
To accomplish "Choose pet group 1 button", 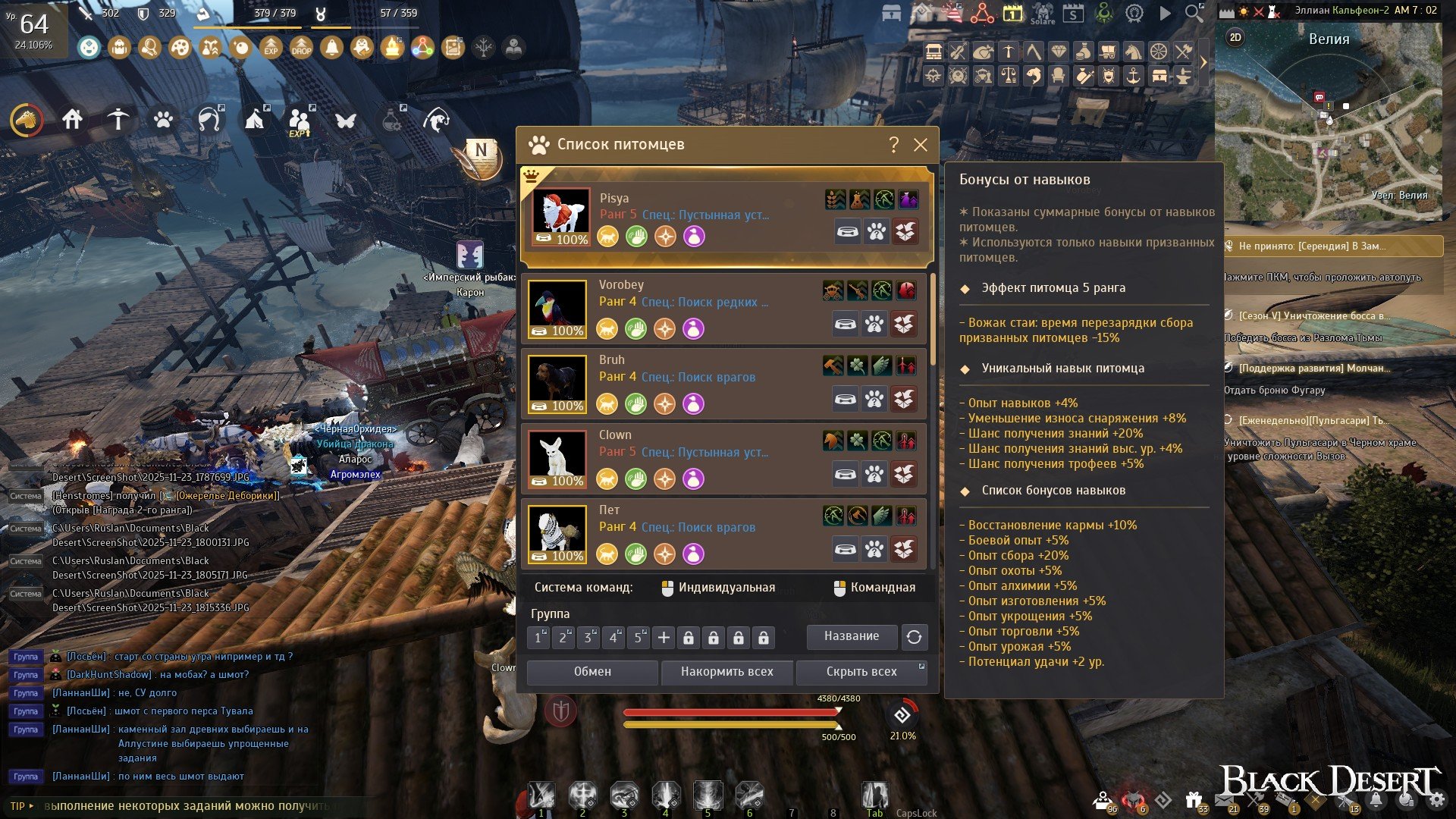I will tap(538, 638).
